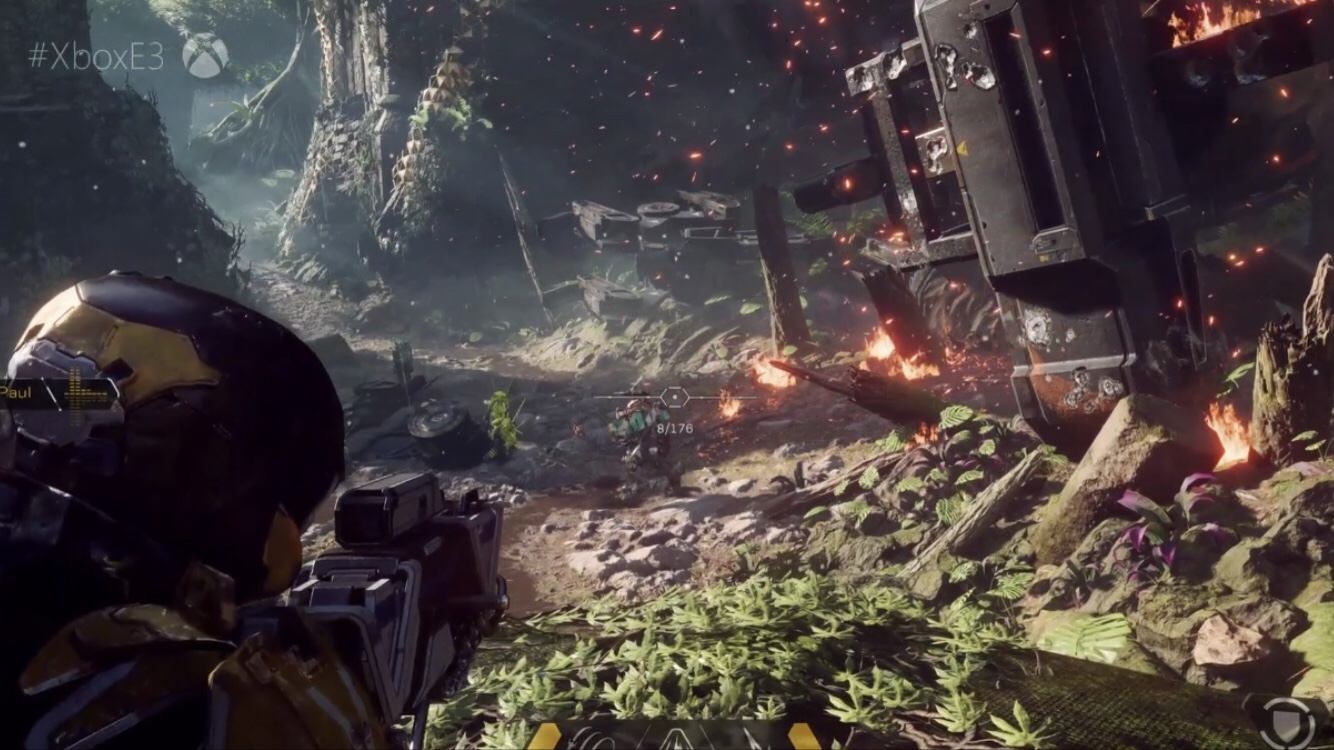Screen dimensions: 1334x750
Task: Activate the shield ability icon
Action: 1287,721
